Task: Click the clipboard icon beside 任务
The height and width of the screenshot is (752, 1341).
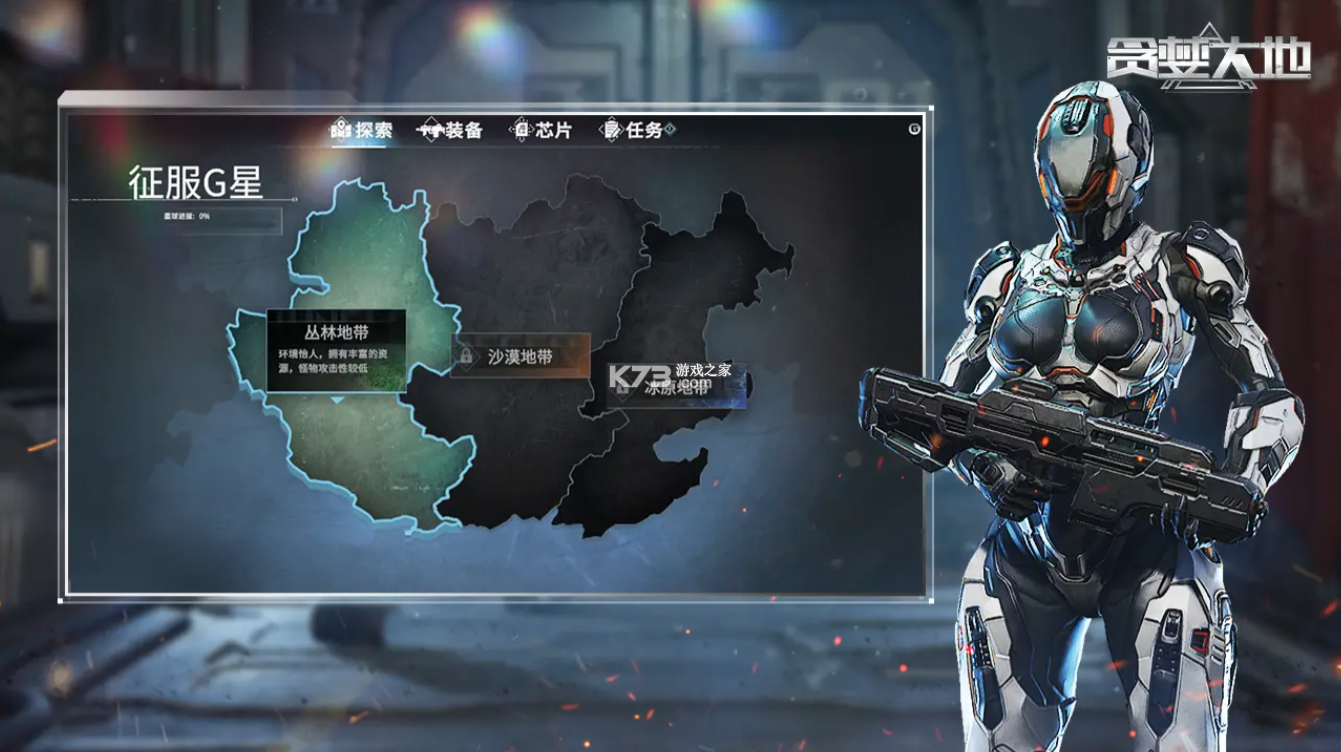Action: [x=611, y=128]
